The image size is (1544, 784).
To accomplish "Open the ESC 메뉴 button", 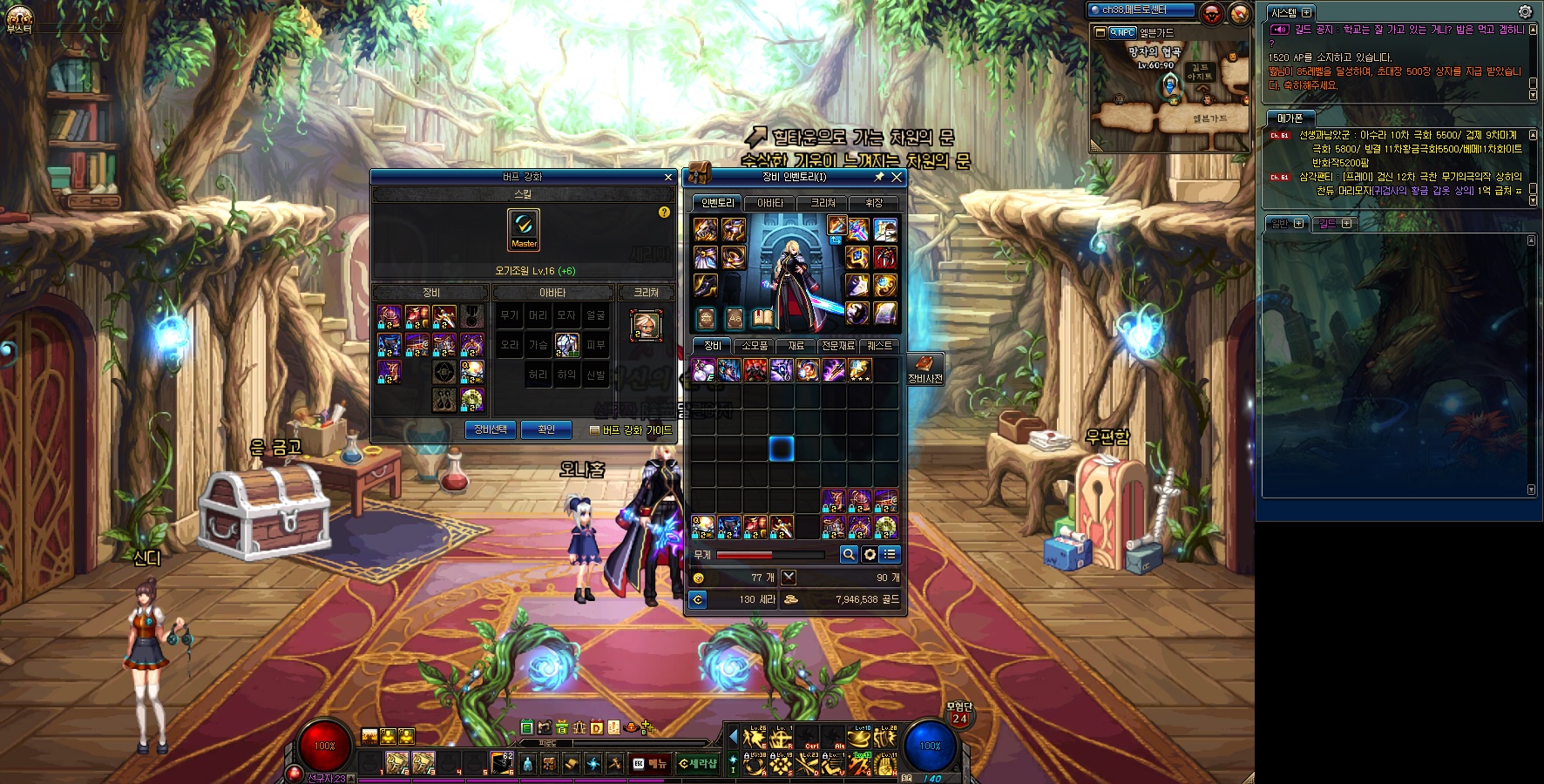I will 650,764.
